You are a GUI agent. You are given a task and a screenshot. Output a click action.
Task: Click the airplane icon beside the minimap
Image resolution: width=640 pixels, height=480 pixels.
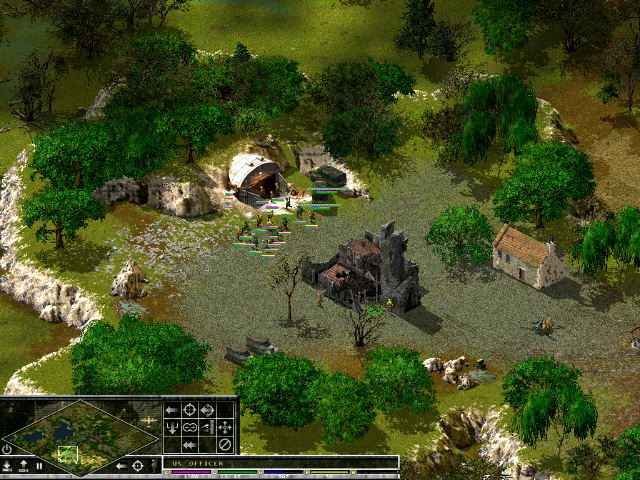pos(150,422)
